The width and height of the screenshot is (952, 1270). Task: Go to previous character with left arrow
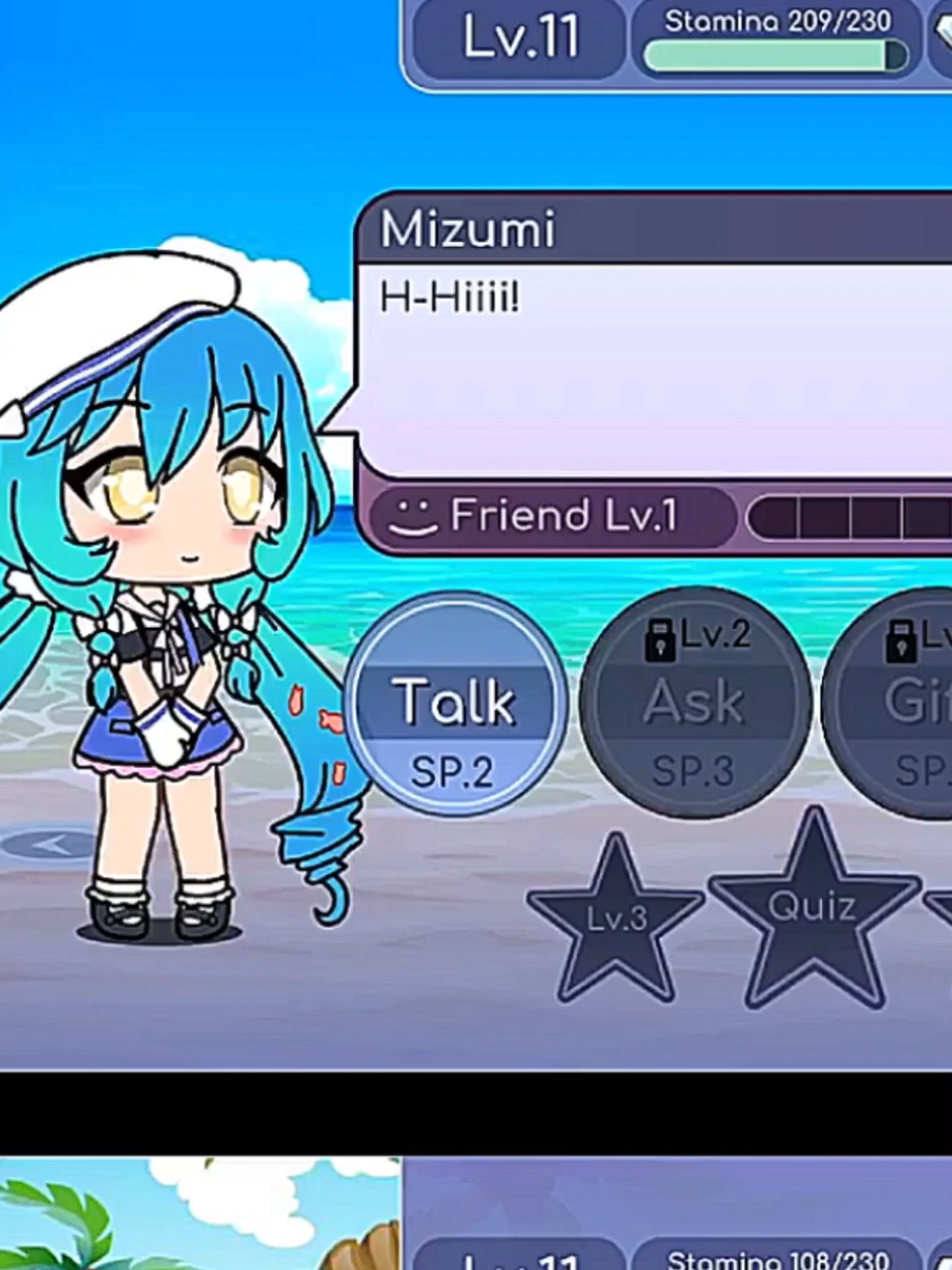point(50,845)
